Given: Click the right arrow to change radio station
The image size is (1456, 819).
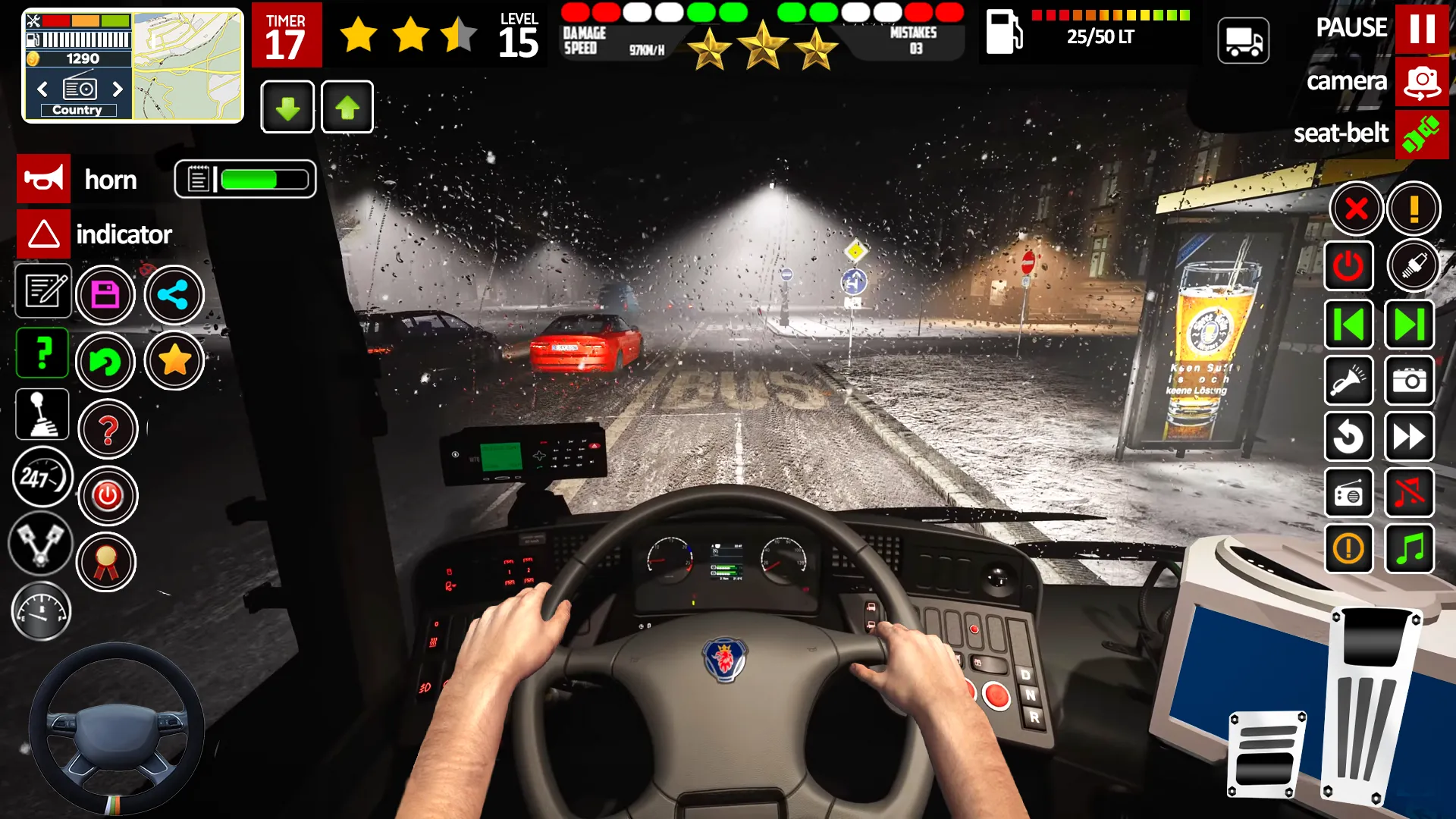Looking at the screenshot, I should (x=118, y=89).
